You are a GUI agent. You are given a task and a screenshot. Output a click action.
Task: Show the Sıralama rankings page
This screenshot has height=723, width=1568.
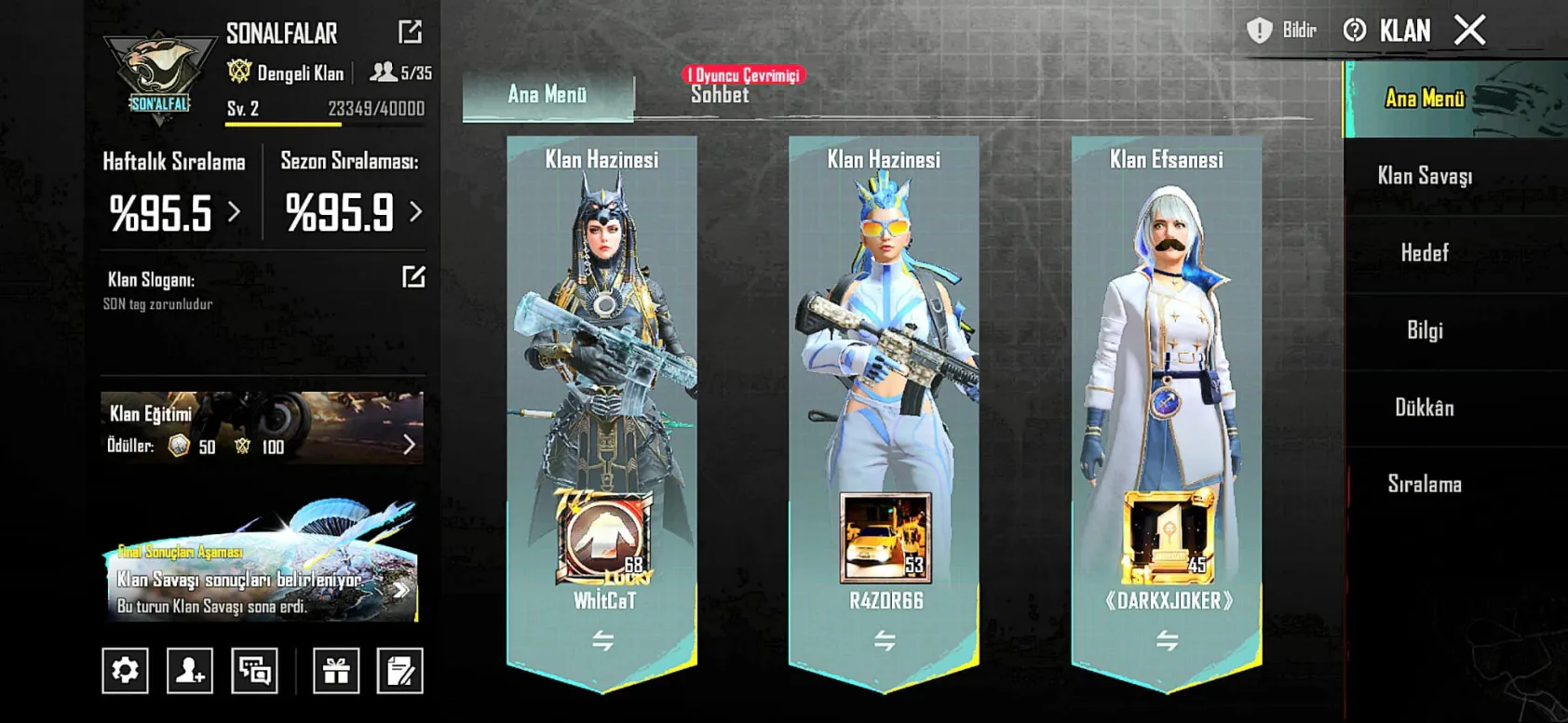point(1424,484)
